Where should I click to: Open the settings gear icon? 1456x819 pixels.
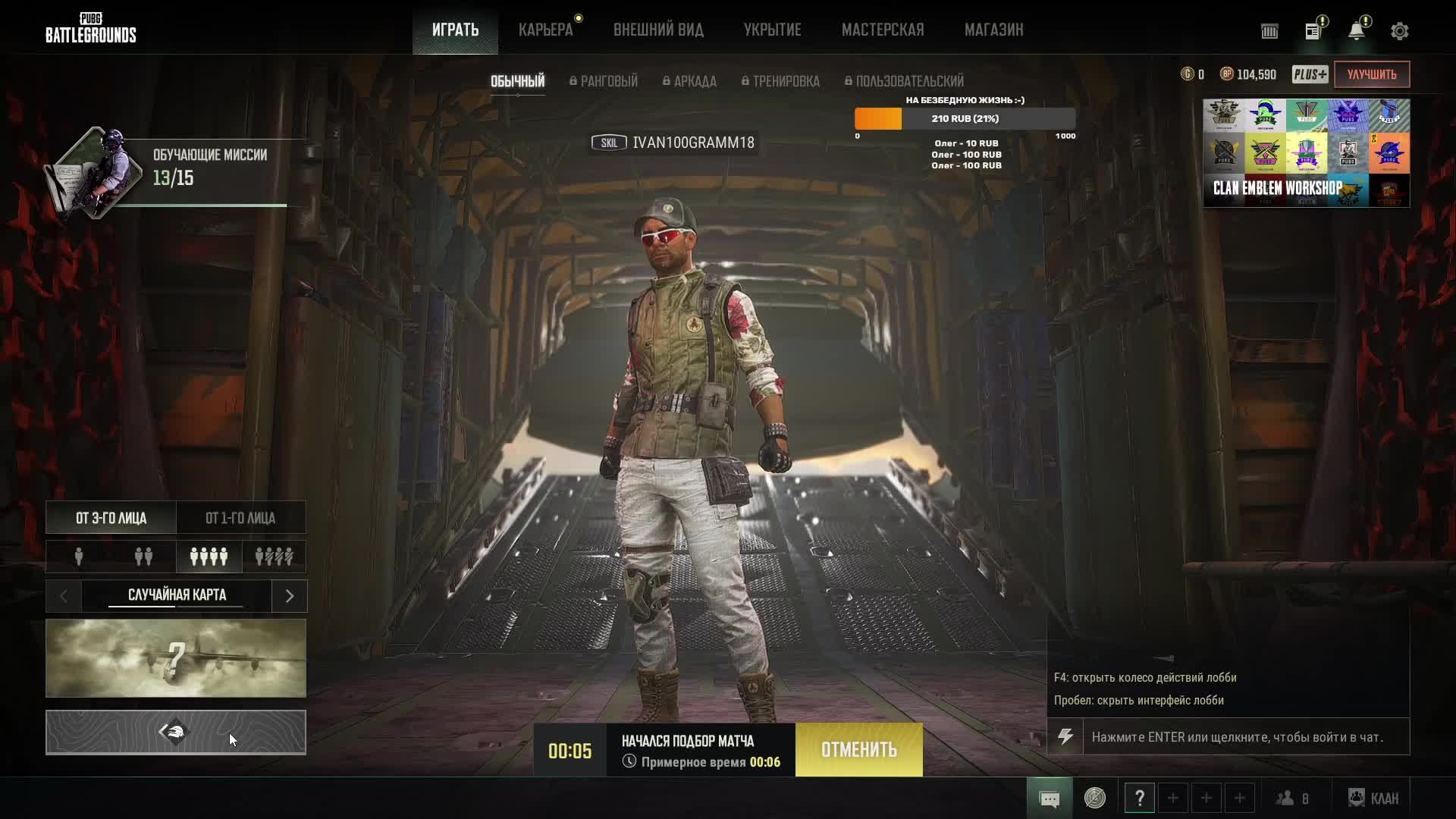click(1399, 31)
